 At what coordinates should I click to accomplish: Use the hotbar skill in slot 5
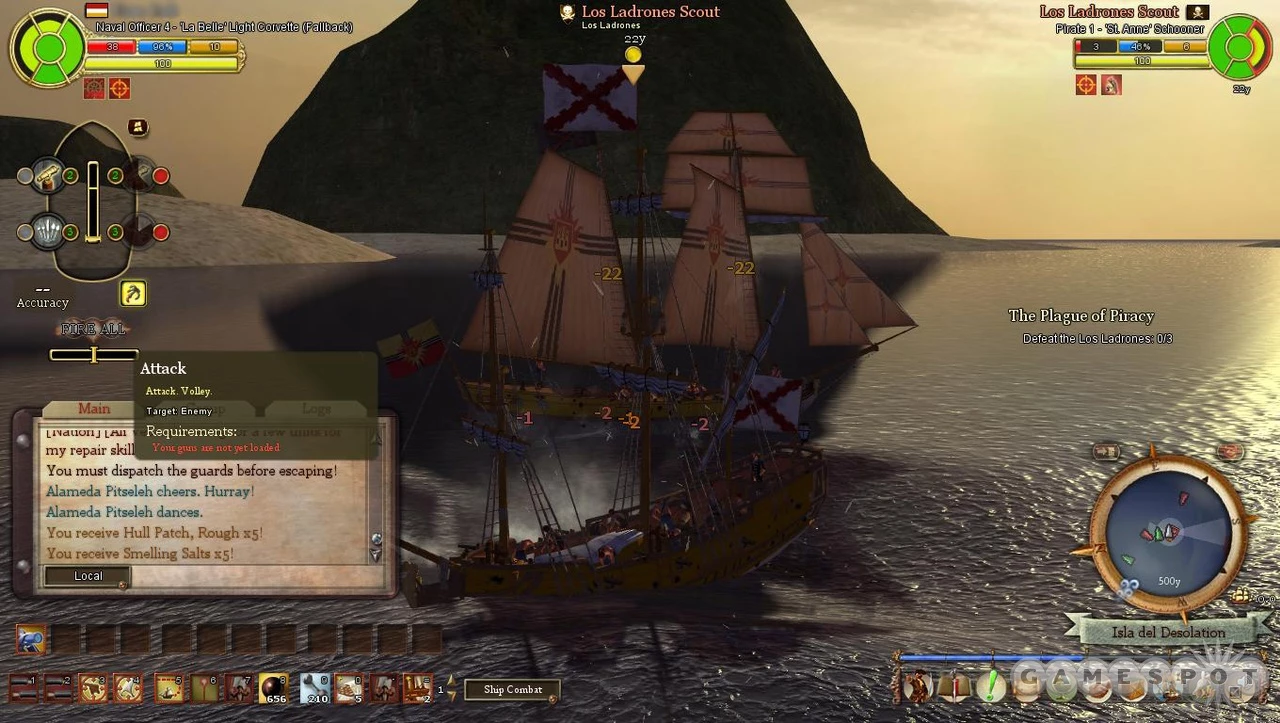click(x=169, y=687)
